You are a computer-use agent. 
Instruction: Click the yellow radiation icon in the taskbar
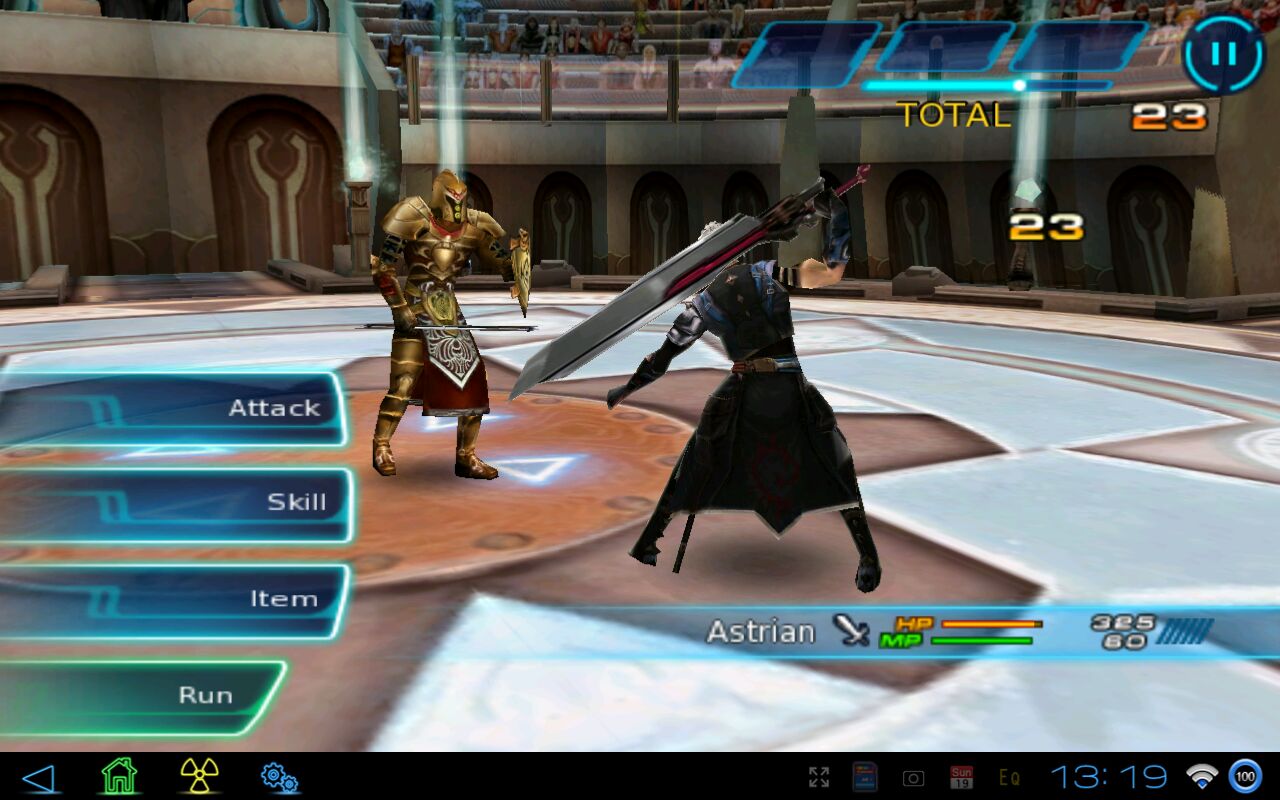tap(199, 776)
